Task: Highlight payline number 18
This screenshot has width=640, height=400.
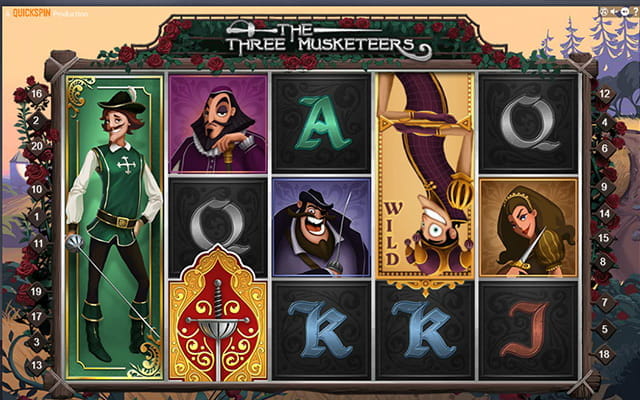Action: click(x=604, y=354)
